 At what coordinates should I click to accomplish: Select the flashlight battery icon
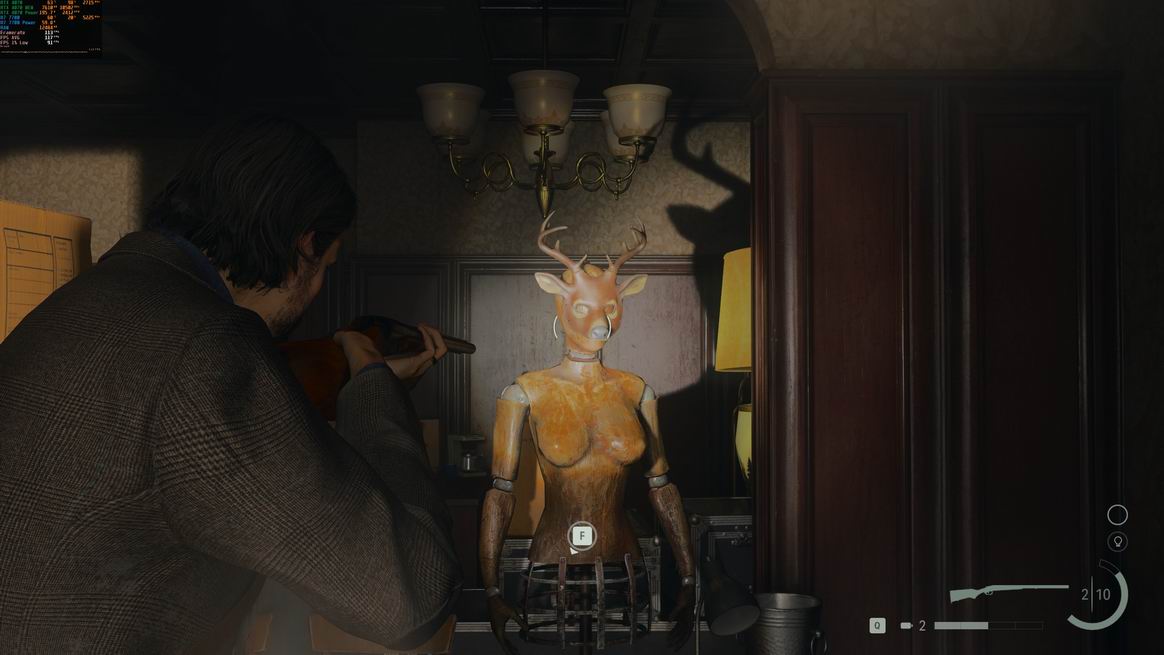(x=906, y=626)
